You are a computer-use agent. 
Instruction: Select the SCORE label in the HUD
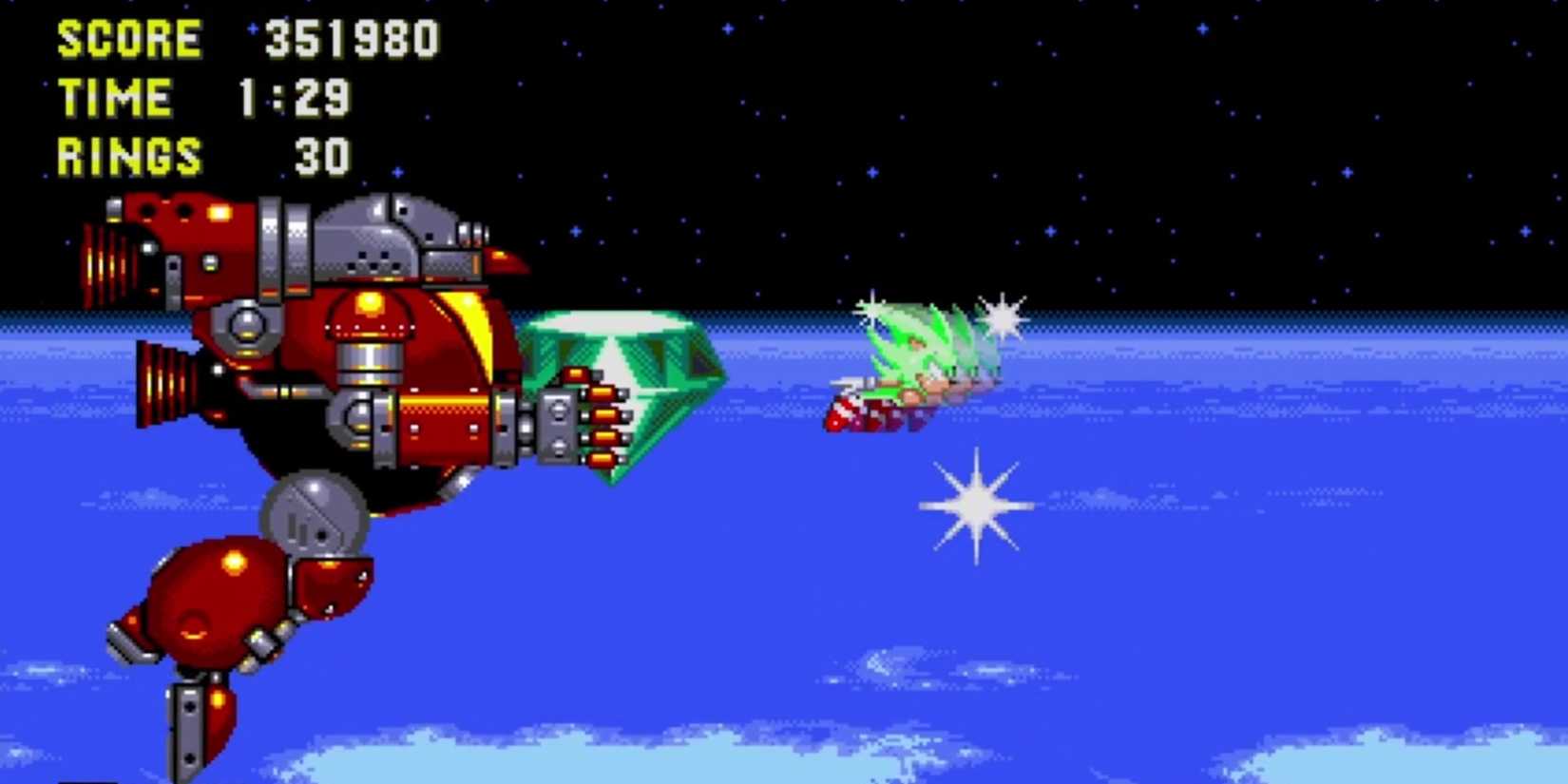[x=126, y=38]
